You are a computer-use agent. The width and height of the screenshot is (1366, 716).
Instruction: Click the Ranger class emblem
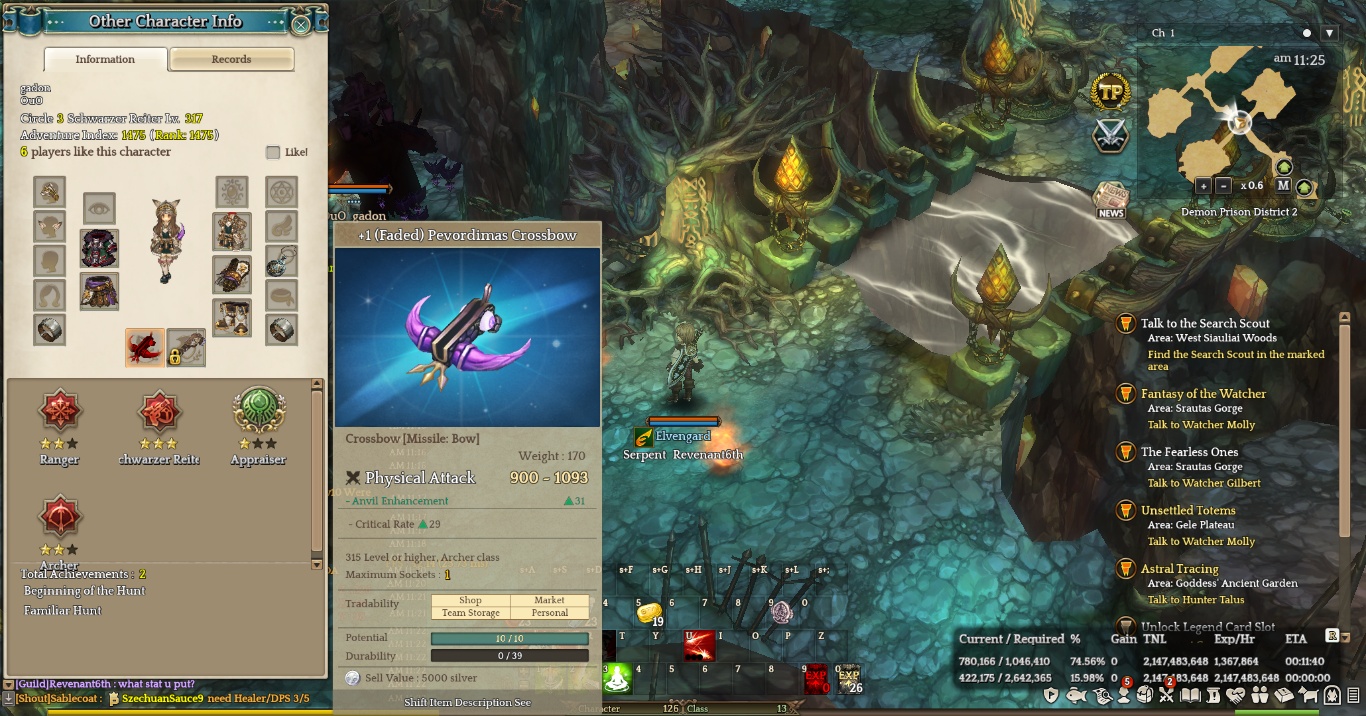tap(59, 411)
